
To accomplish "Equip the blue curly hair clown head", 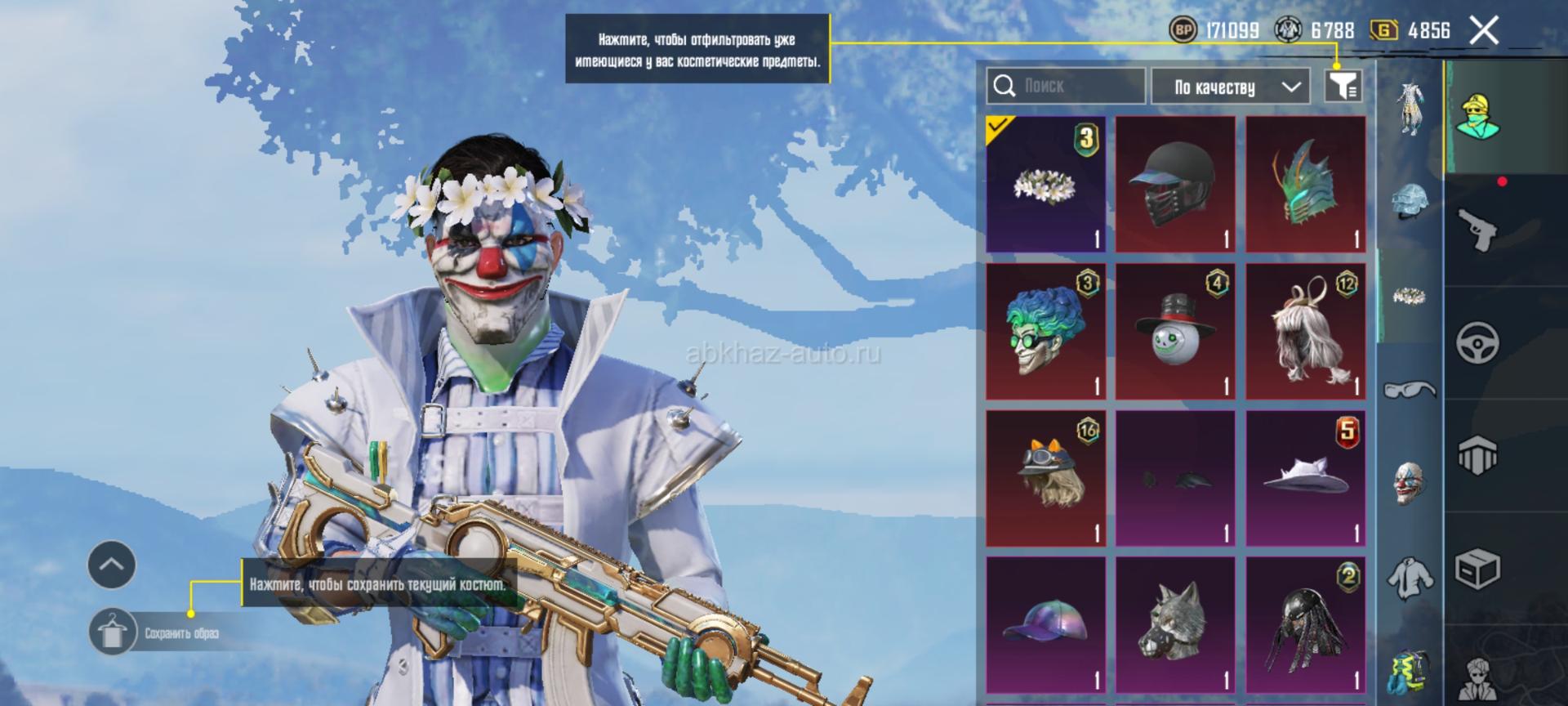I will pos(1045,331).
